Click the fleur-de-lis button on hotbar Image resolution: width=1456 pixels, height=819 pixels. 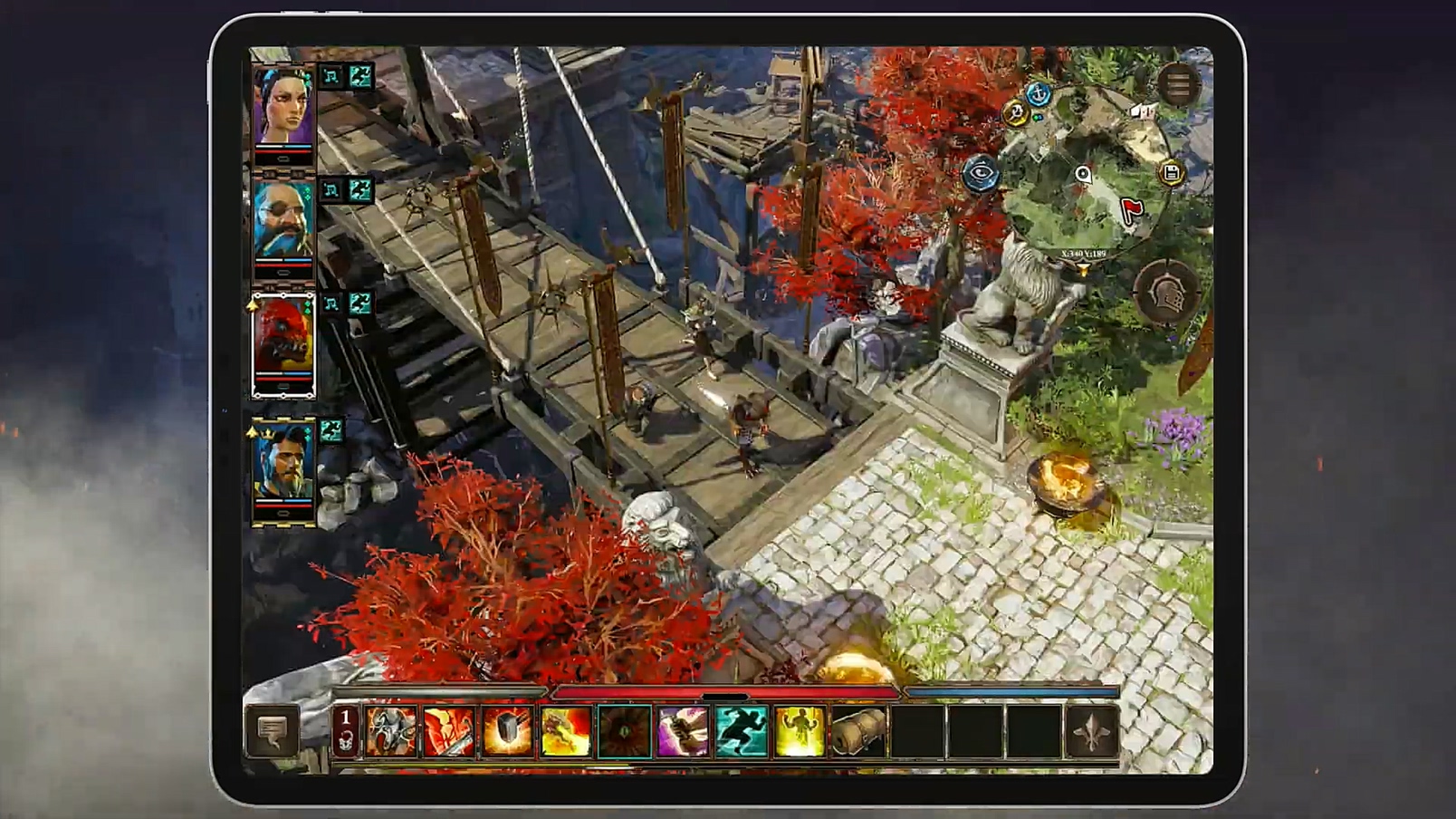1092,731
